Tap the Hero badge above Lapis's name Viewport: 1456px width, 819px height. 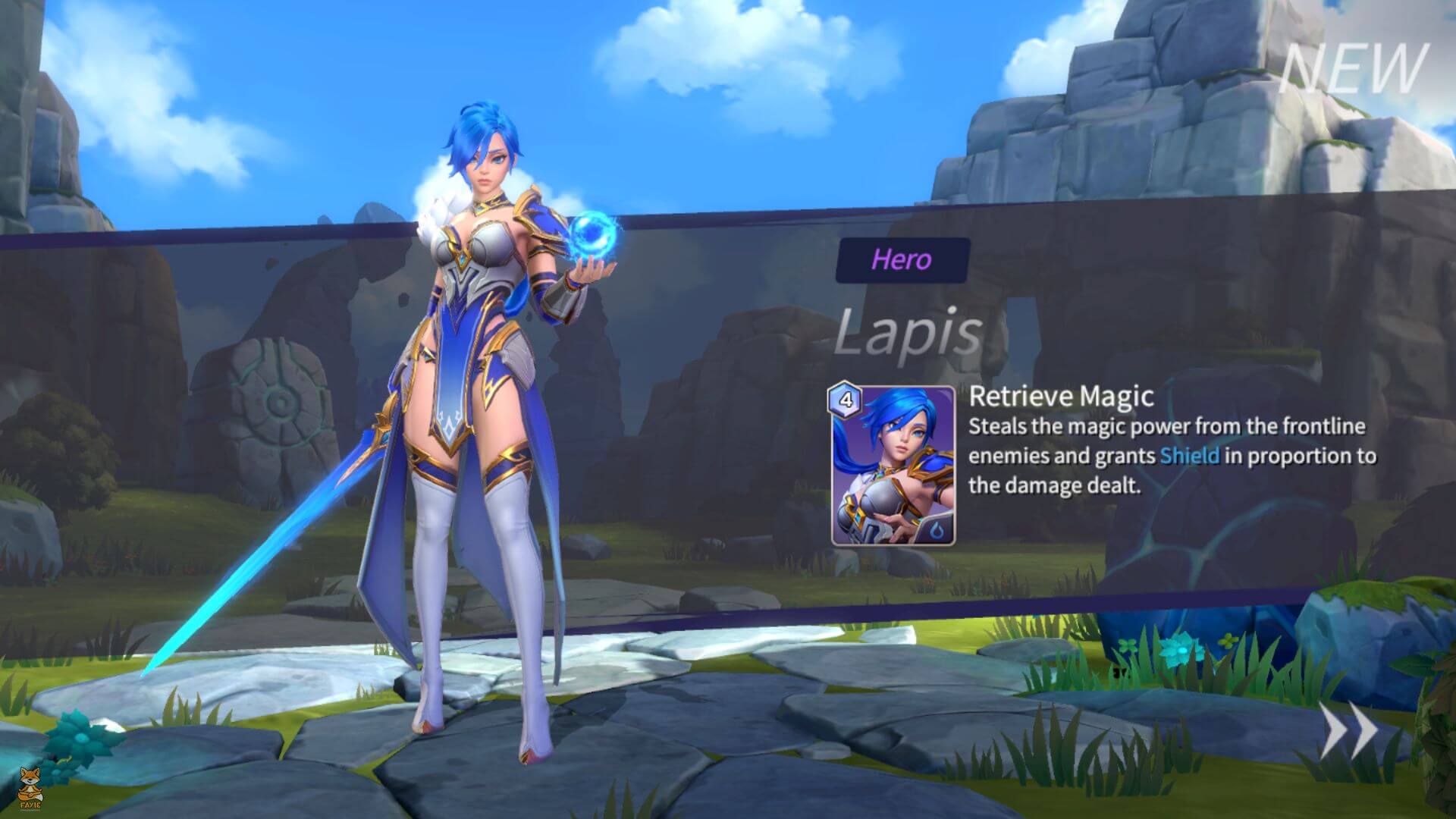902,261
